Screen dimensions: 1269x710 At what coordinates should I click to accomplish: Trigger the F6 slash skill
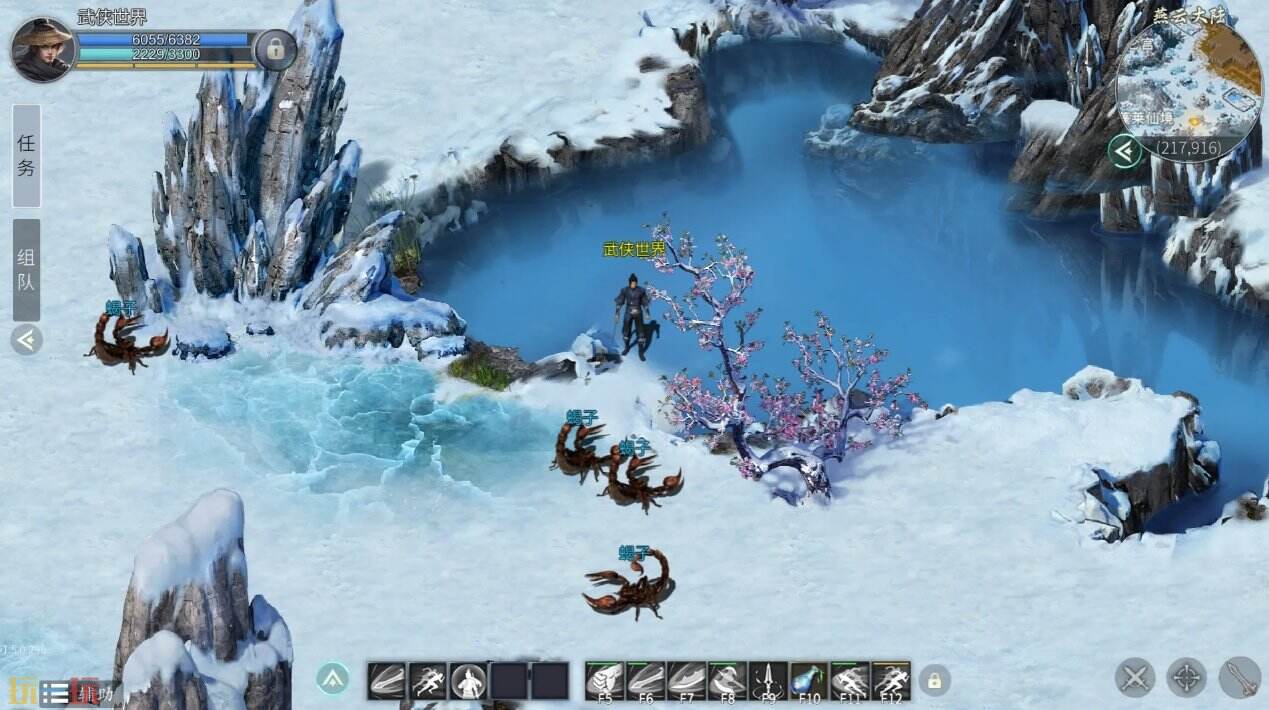tap(645, 681)
